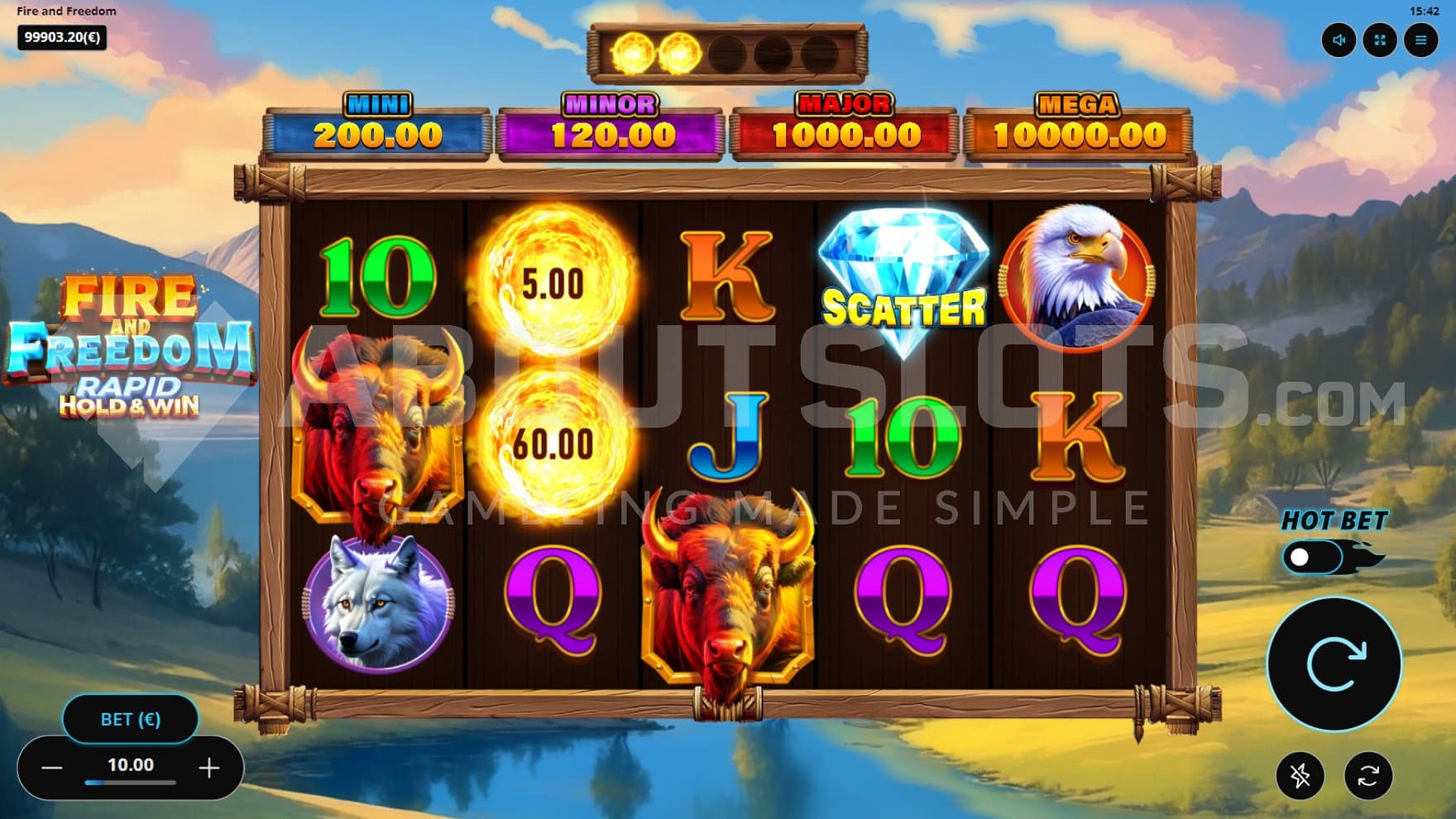Open the hamburger menu
Viewport: 1456px width, 819px height.
(x=1420, y=40)
